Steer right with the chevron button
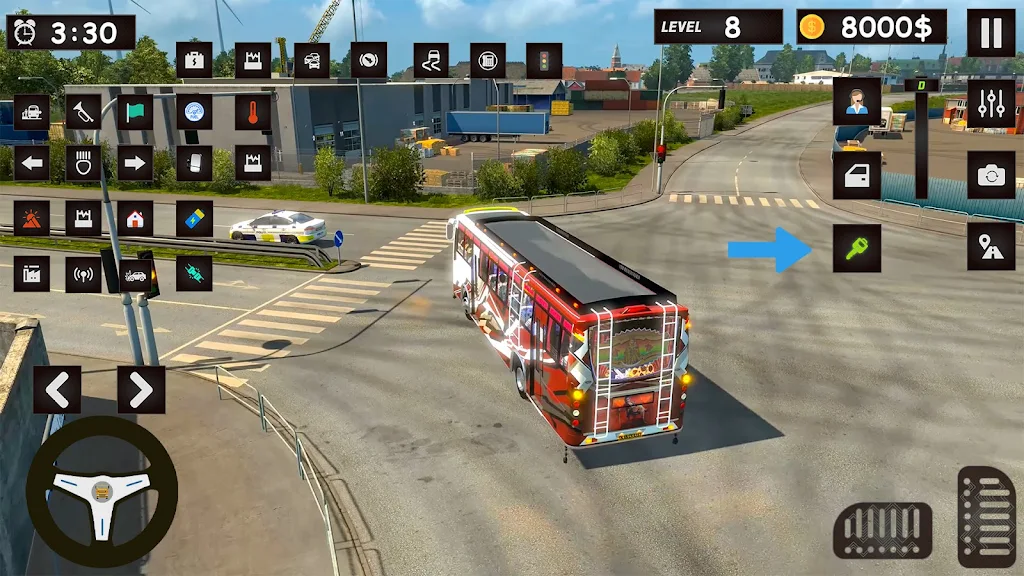Viewport: 1024px width, 576px height. tap(141, 390)
